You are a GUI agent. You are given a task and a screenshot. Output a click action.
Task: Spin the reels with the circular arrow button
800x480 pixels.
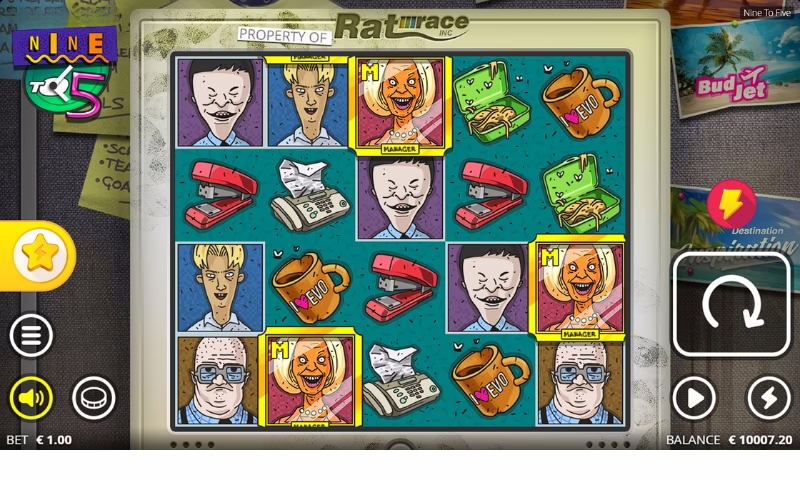731,305
